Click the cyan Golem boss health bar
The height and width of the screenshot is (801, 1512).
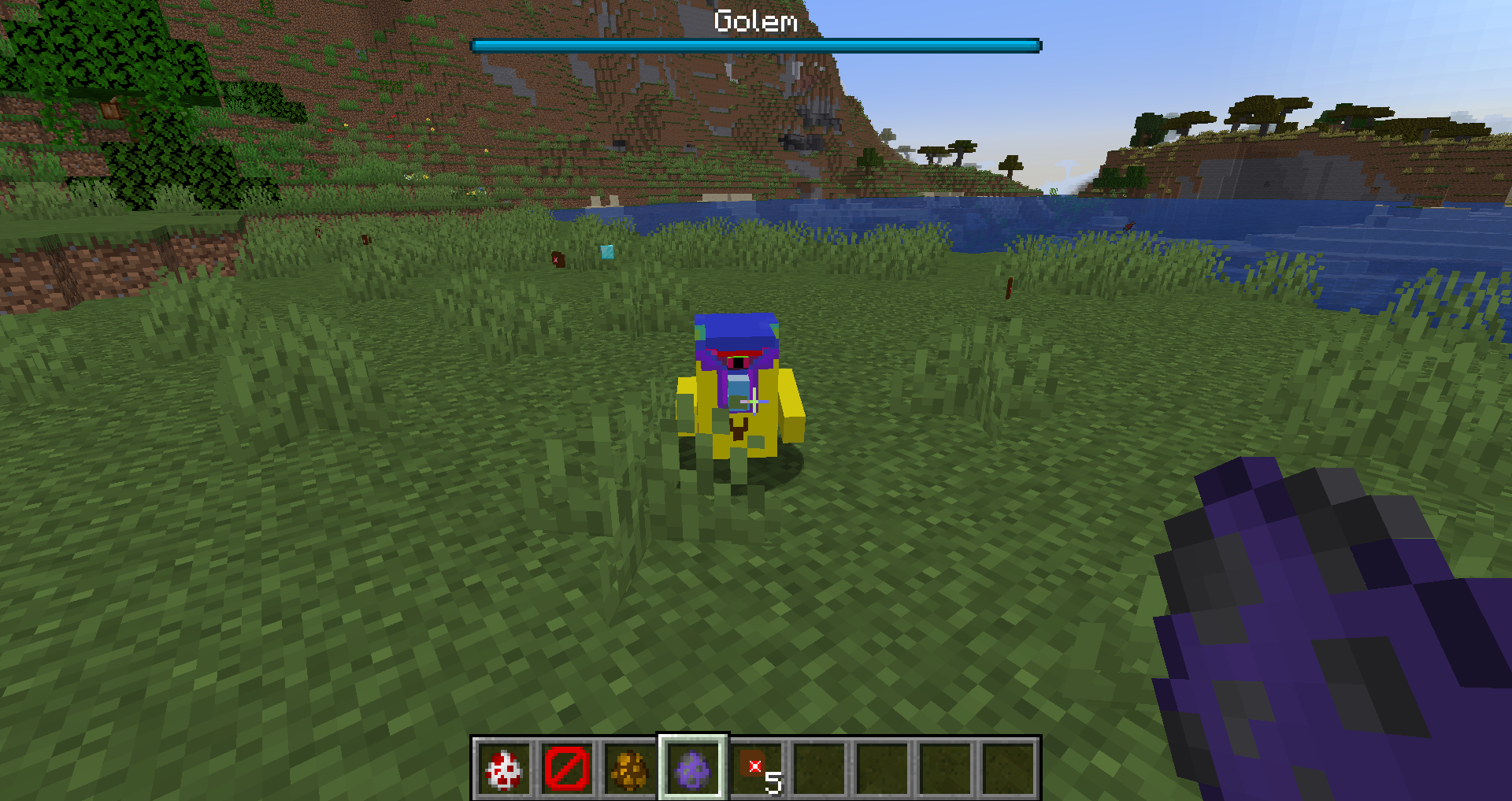[754, 45]
